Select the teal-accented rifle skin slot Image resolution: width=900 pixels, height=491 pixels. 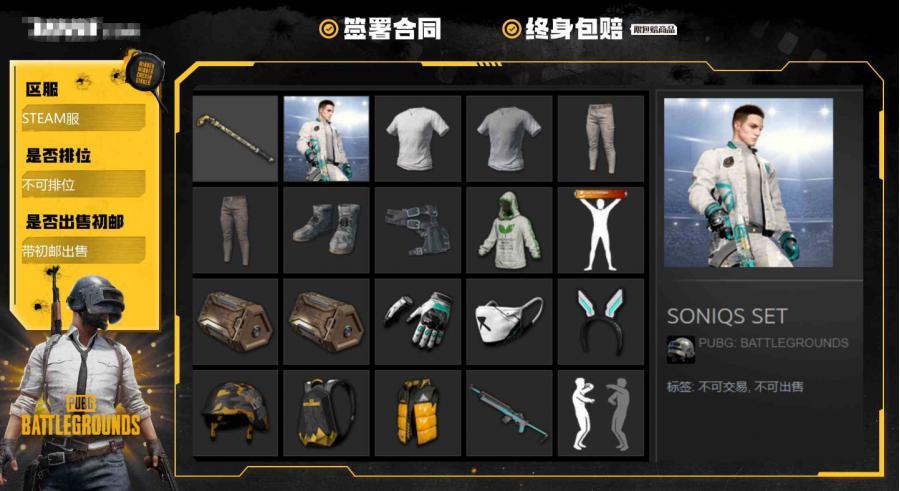point(509,412)
